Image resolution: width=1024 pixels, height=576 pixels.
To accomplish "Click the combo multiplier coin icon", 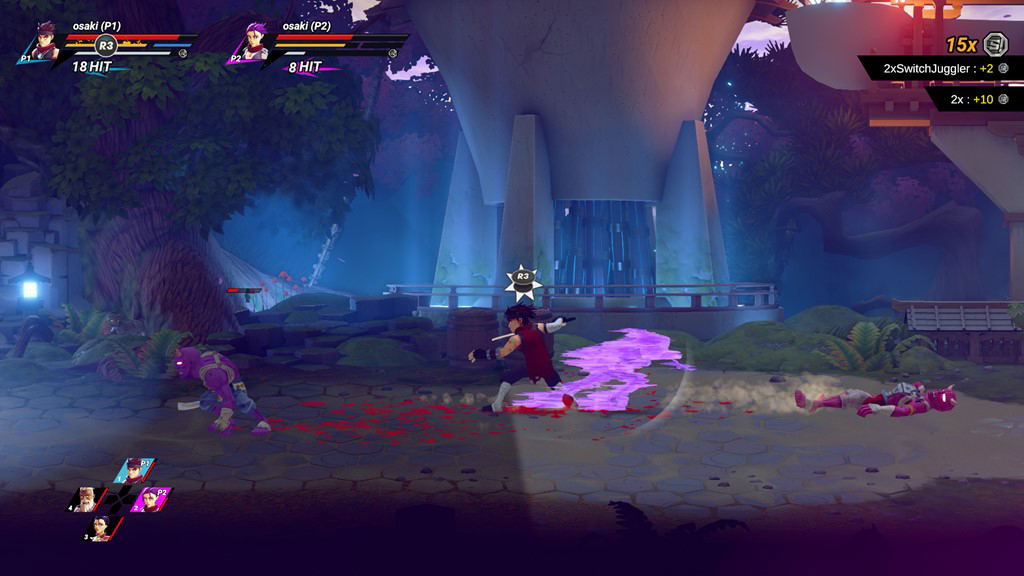I will pos(995,44).
